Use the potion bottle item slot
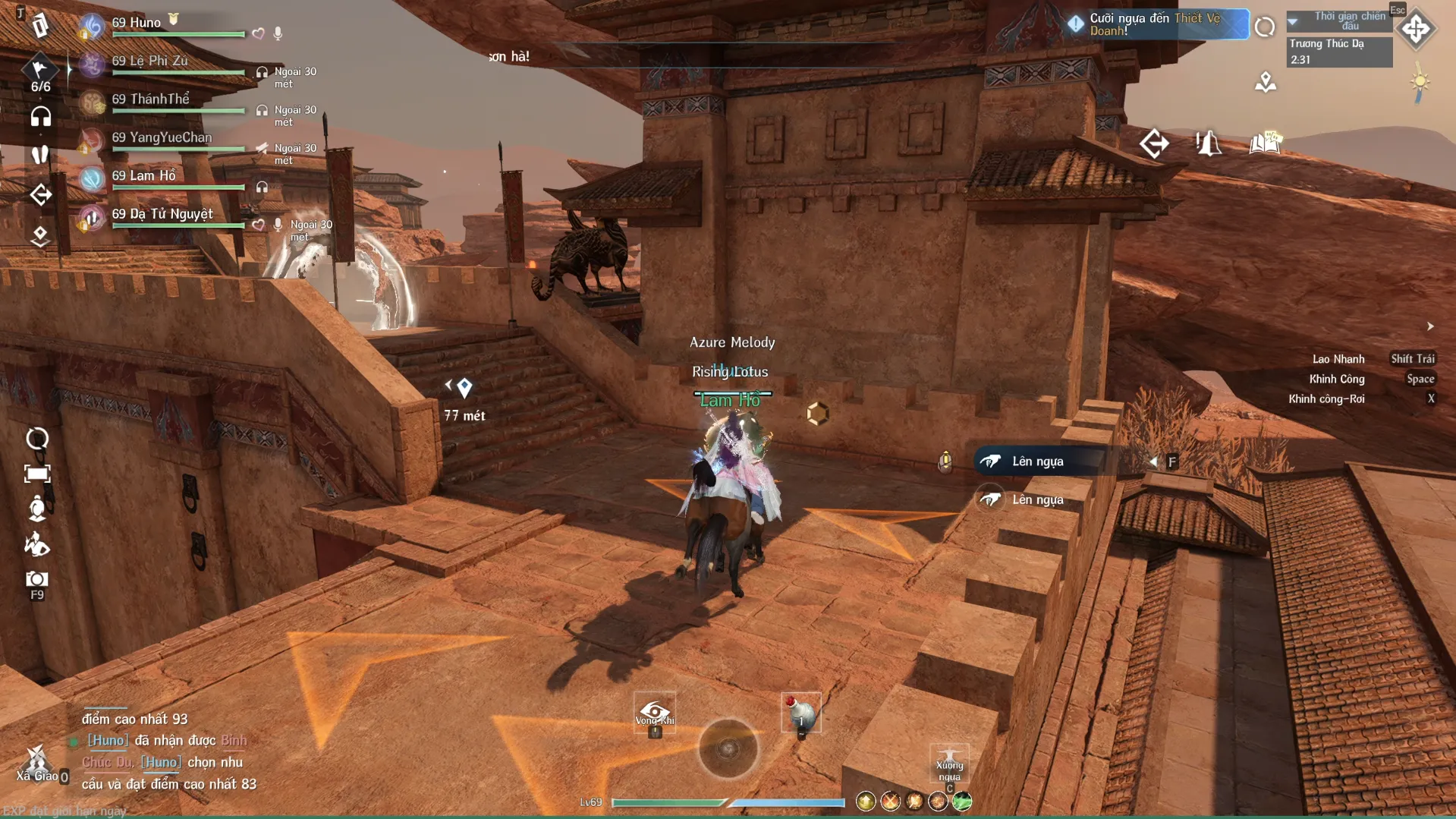Screen dimensions: 1456x819 [x=801, y=713]
